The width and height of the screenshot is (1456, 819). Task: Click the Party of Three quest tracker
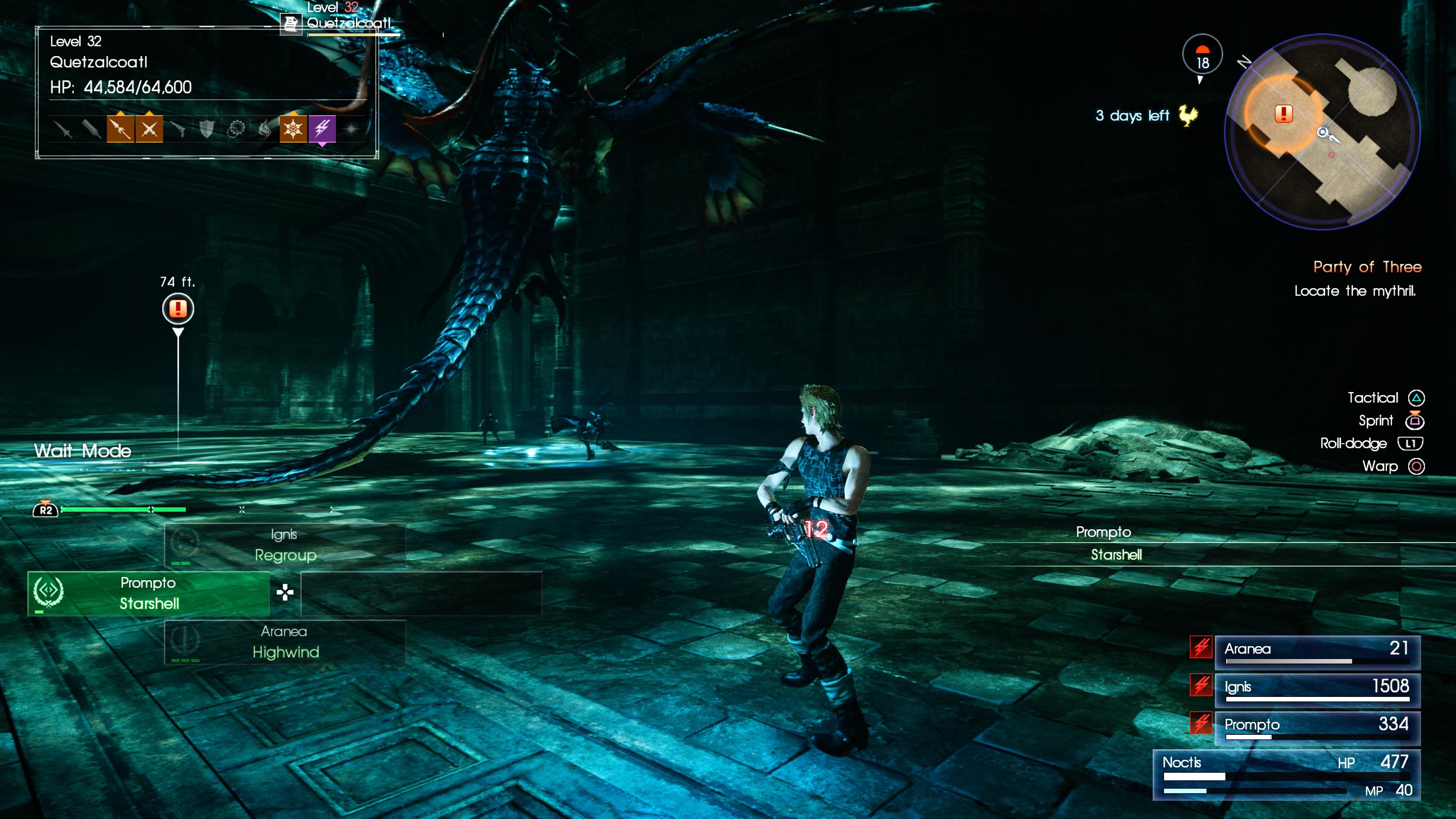pyautogui.click(x=1366, y=267)
